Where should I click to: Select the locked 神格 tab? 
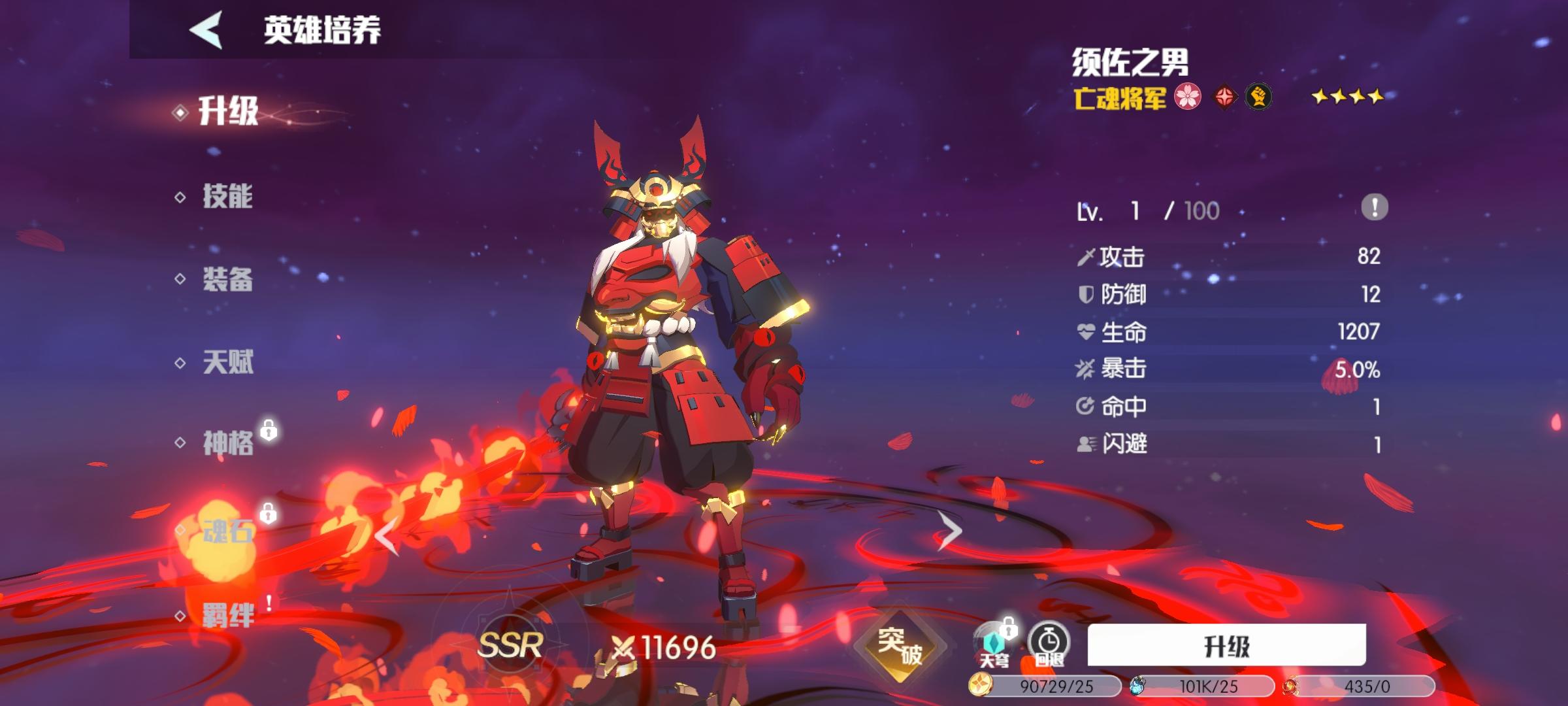227,444
